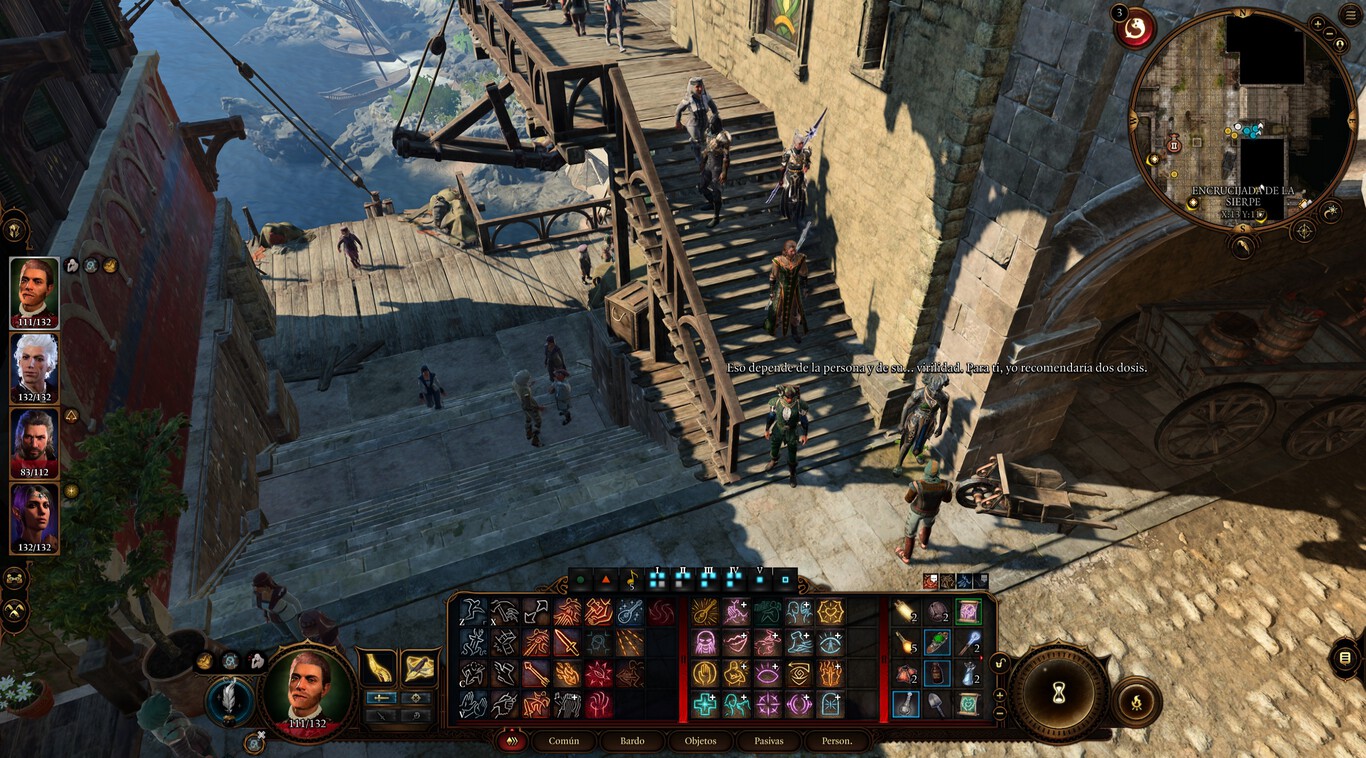This screenshot has height=758, width=1366.
Task: Open the Común hotbar tab
Action: click(x=564, y=741)
